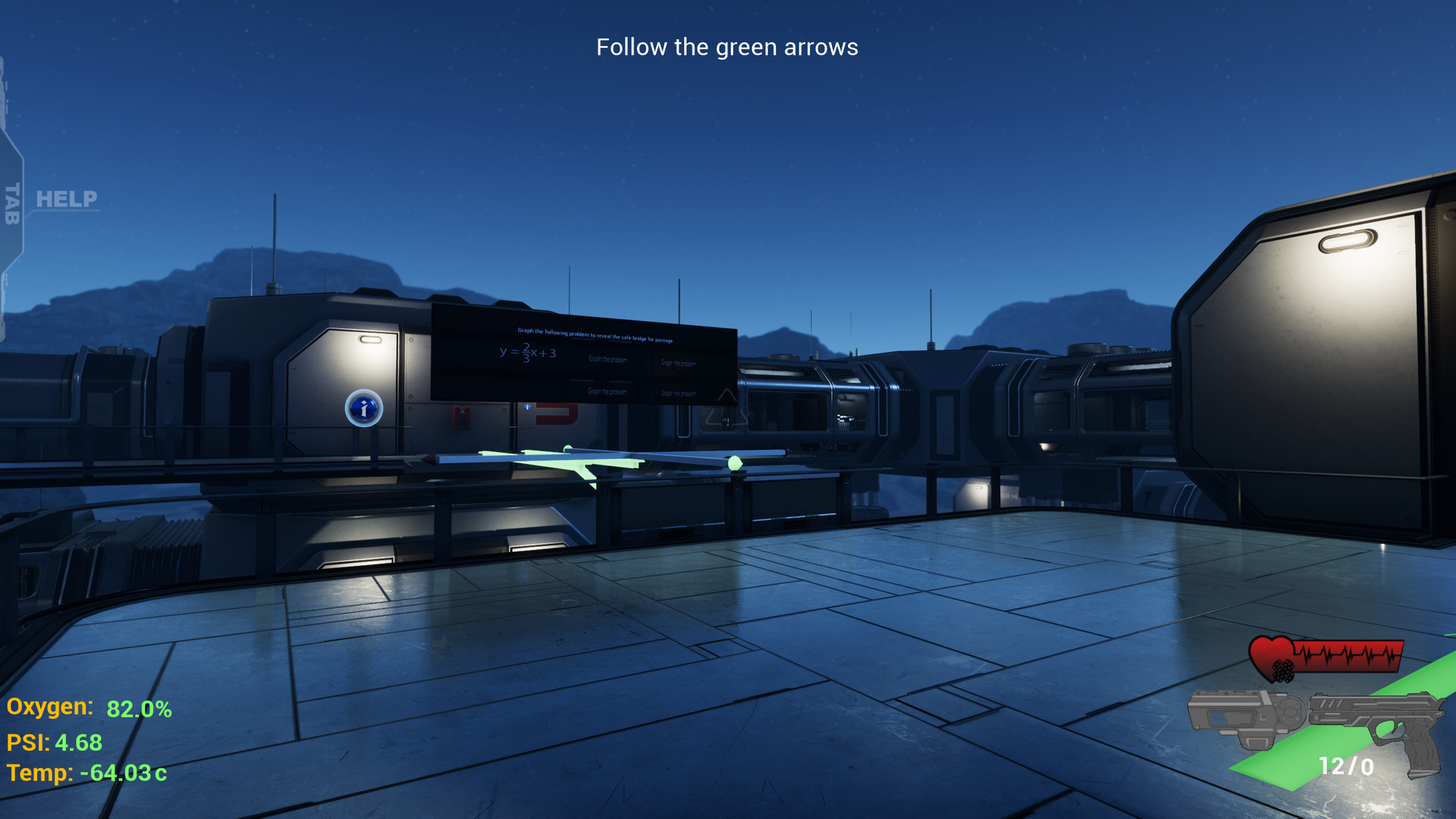Click the TAB label on the left edge

pos(11,201)
